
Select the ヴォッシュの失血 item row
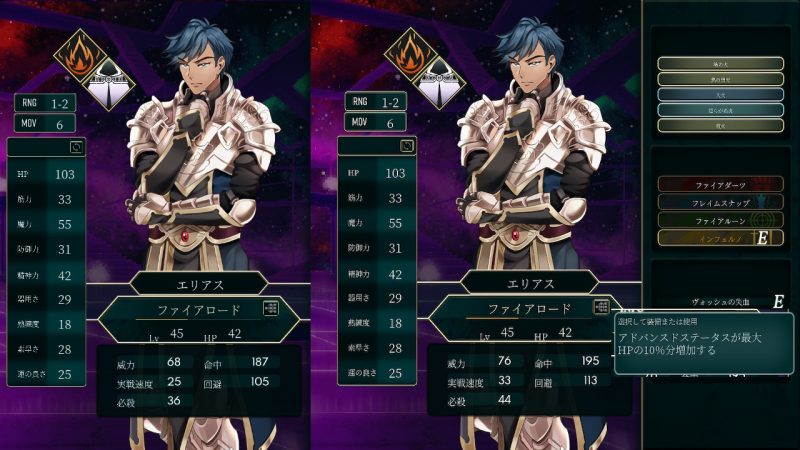click(x=720, y=301)
